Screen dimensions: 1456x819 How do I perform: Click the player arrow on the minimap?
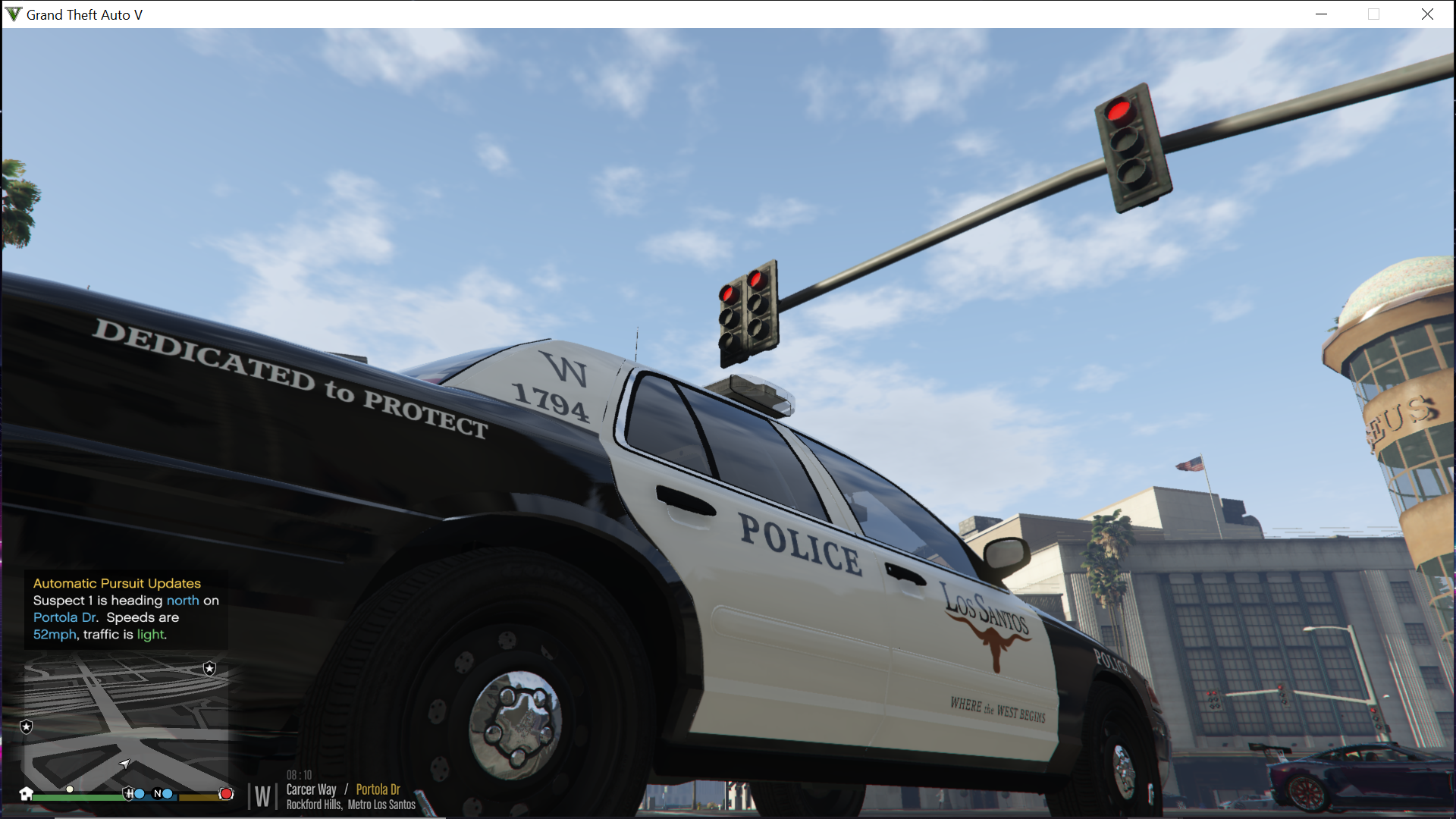coord(124,764)
